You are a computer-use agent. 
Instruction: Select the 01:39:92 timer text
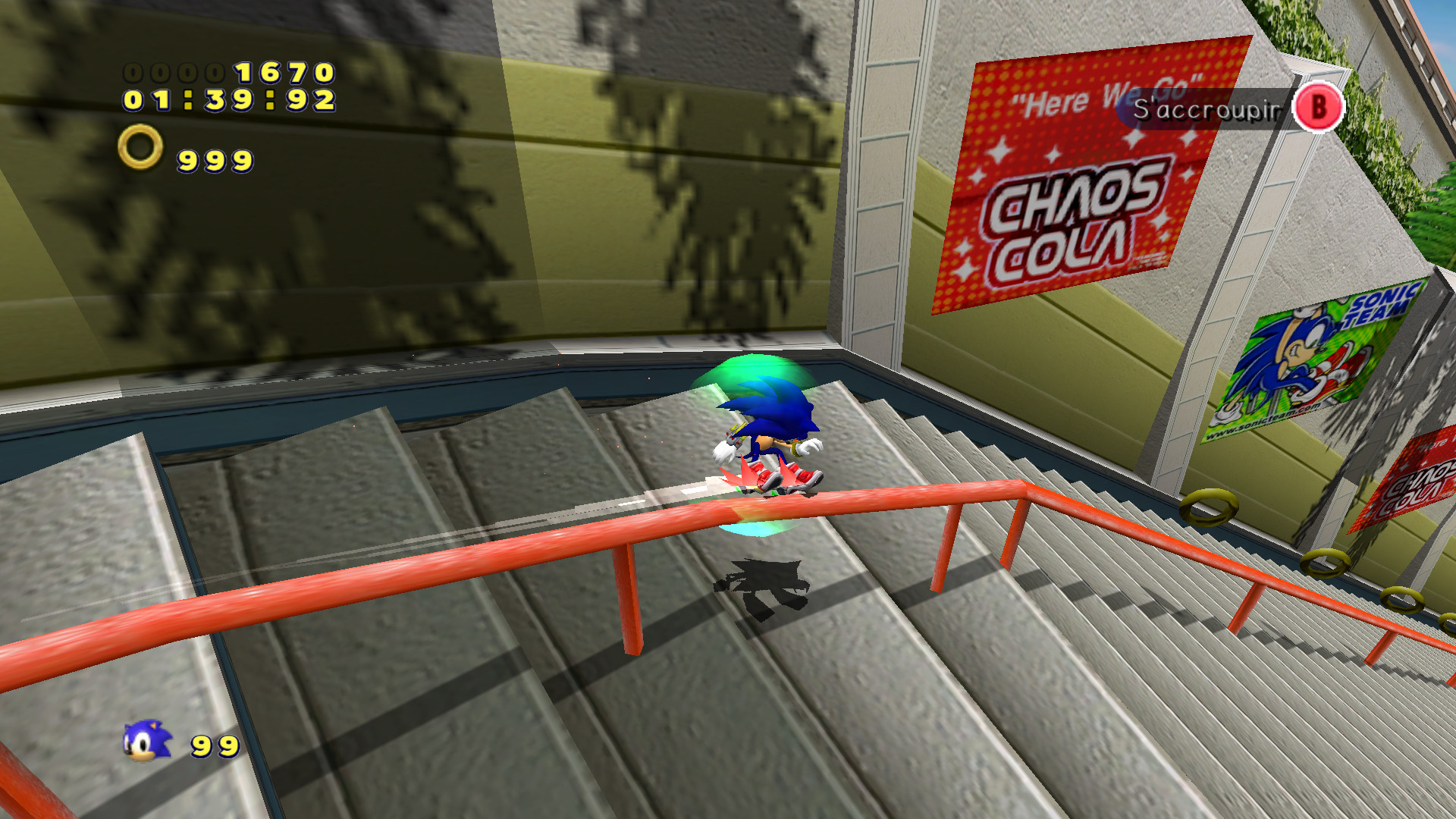pos(227,99)
